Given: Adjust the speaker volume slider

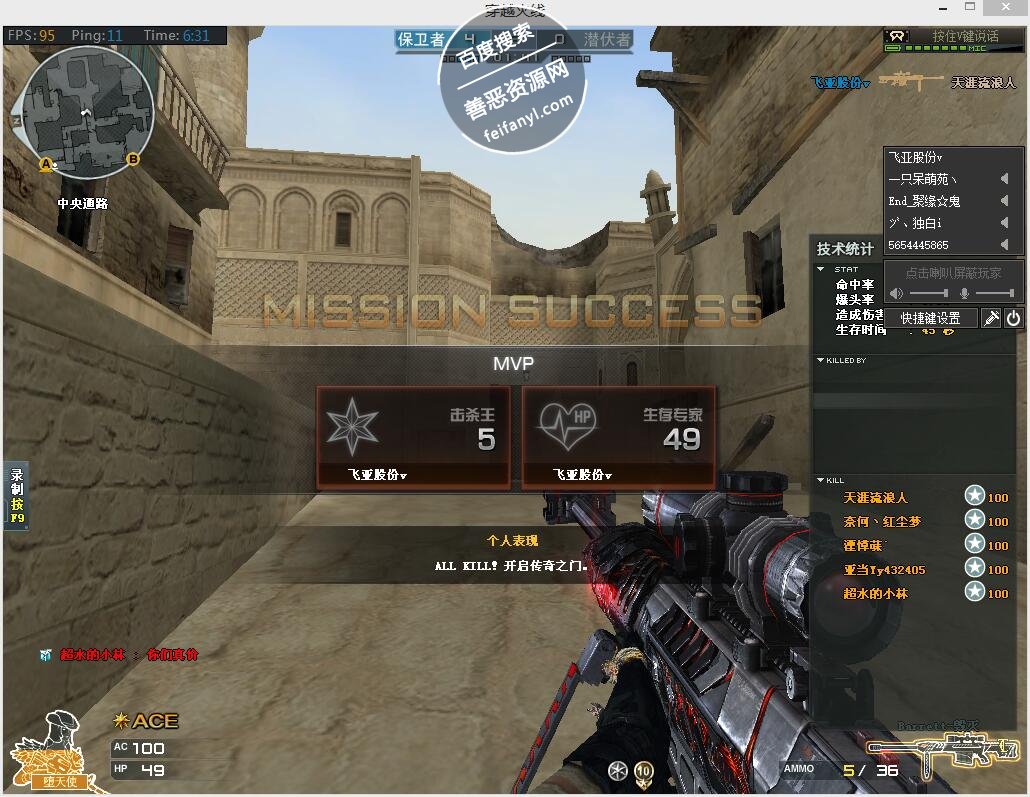Looking at the screenshot, I should (929, 293).
